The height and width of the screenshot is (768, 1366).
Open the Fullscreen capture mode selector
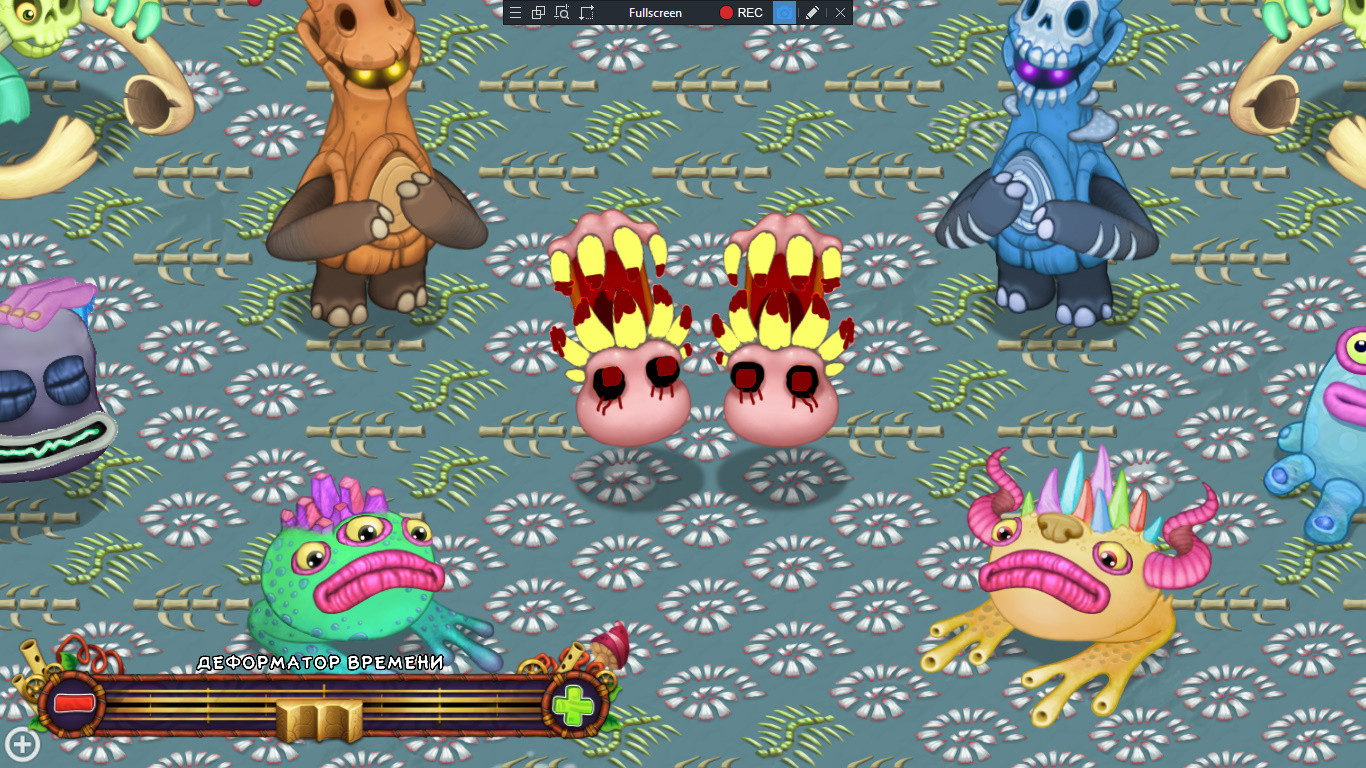pos(655,12)
